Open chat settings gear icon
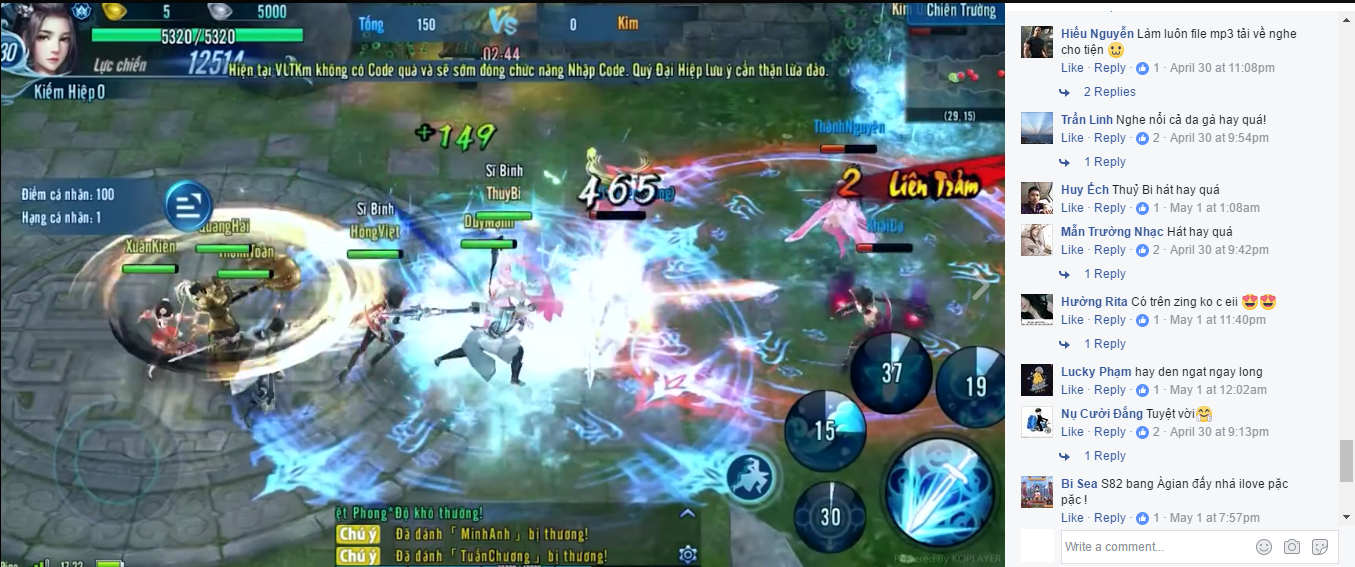Image resolution: width=1355 pixels, height=567 pixels. coord(687,553)
